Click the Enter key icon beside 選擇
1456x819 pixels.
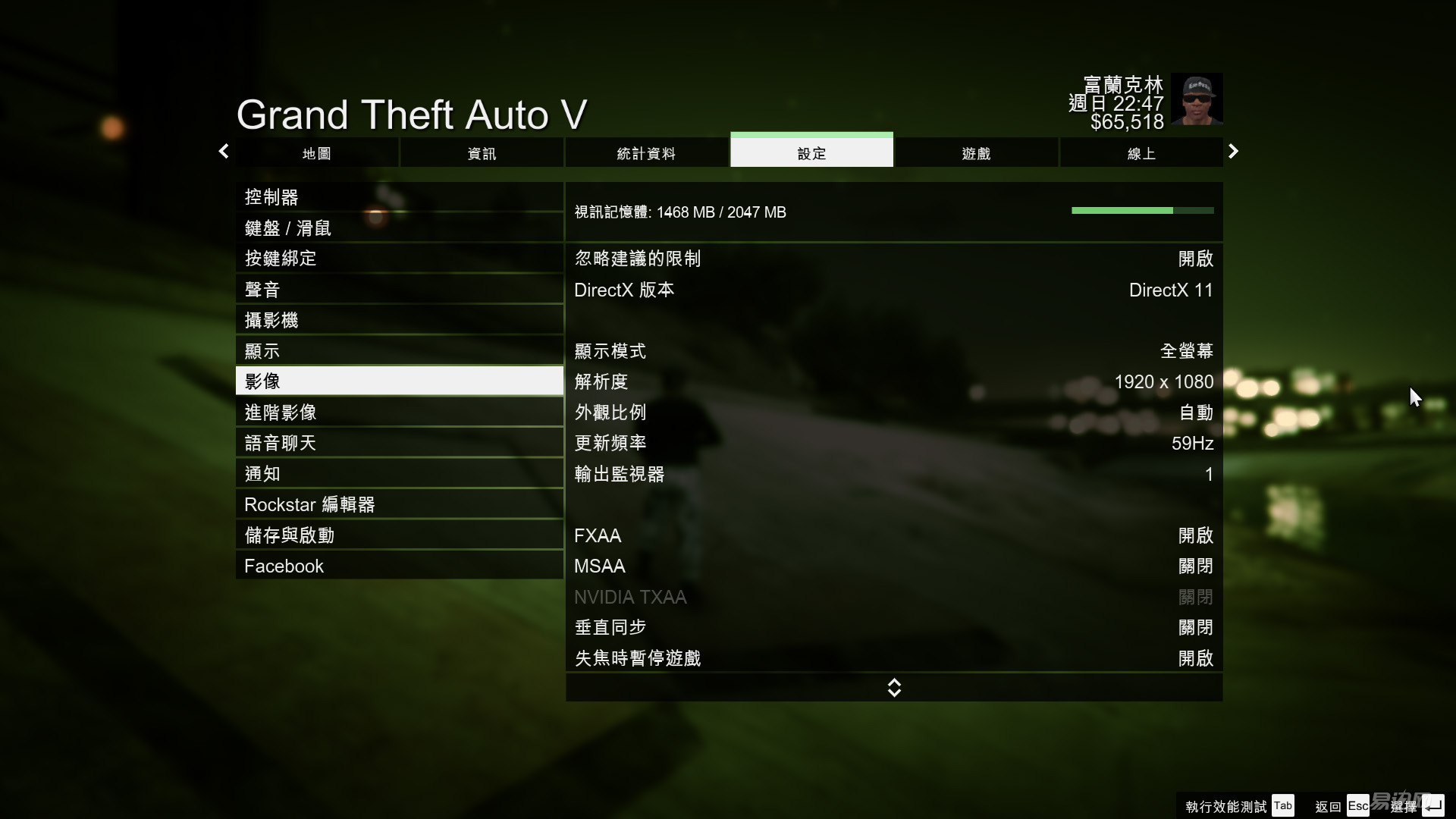tap(1435, 805)
